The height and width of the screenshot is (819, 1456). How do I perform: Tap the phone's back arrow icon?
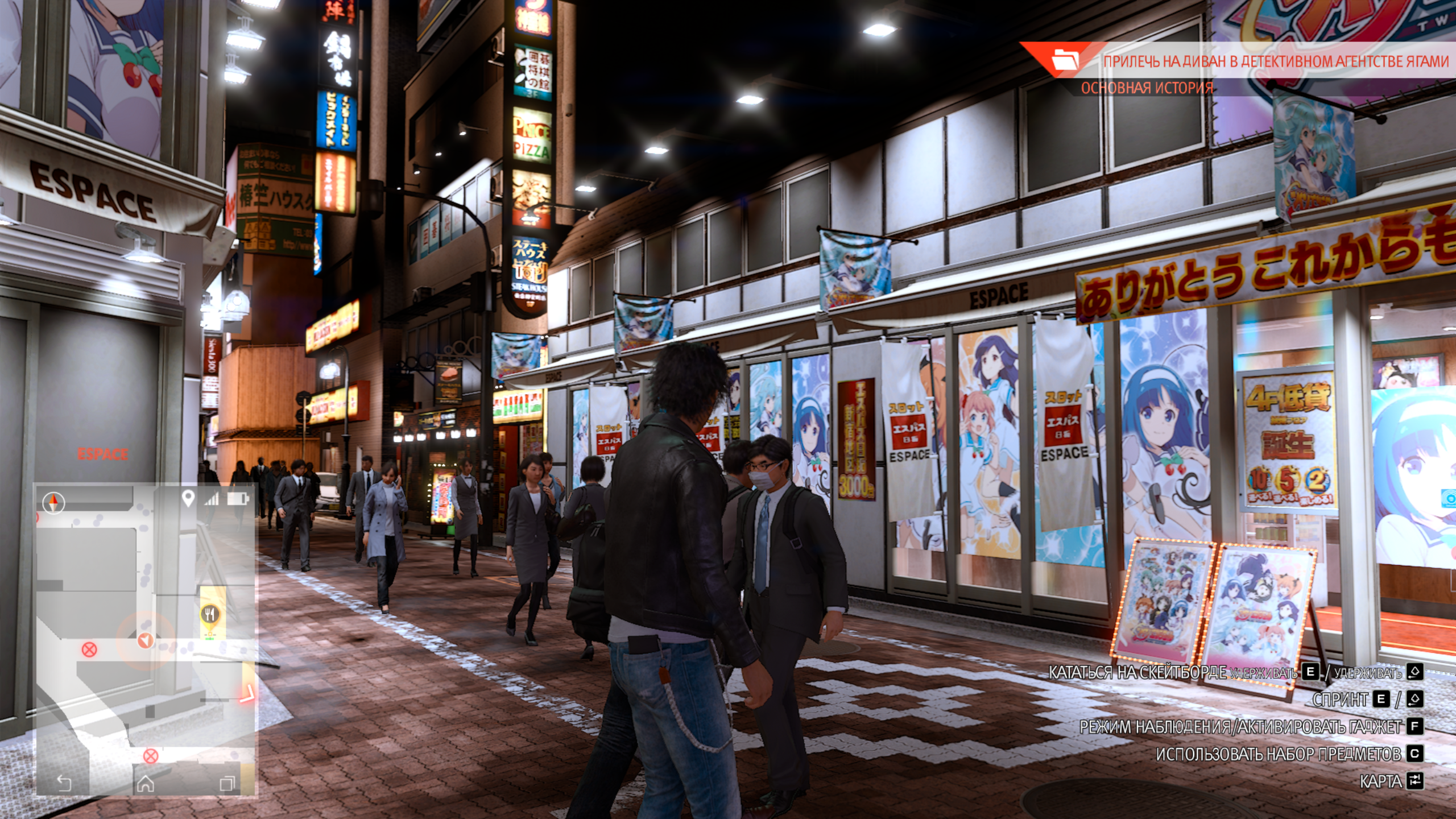point(64,784)
